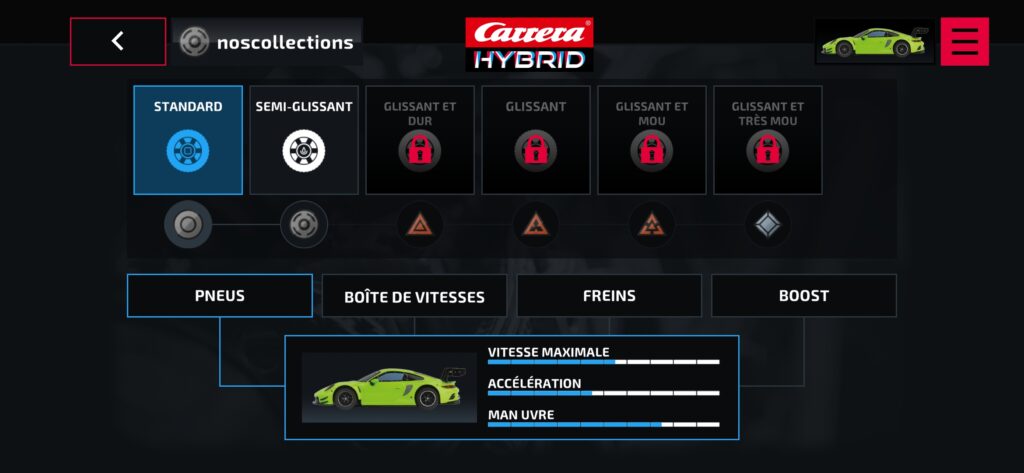Open the noscollections button

tap(267, 42)
